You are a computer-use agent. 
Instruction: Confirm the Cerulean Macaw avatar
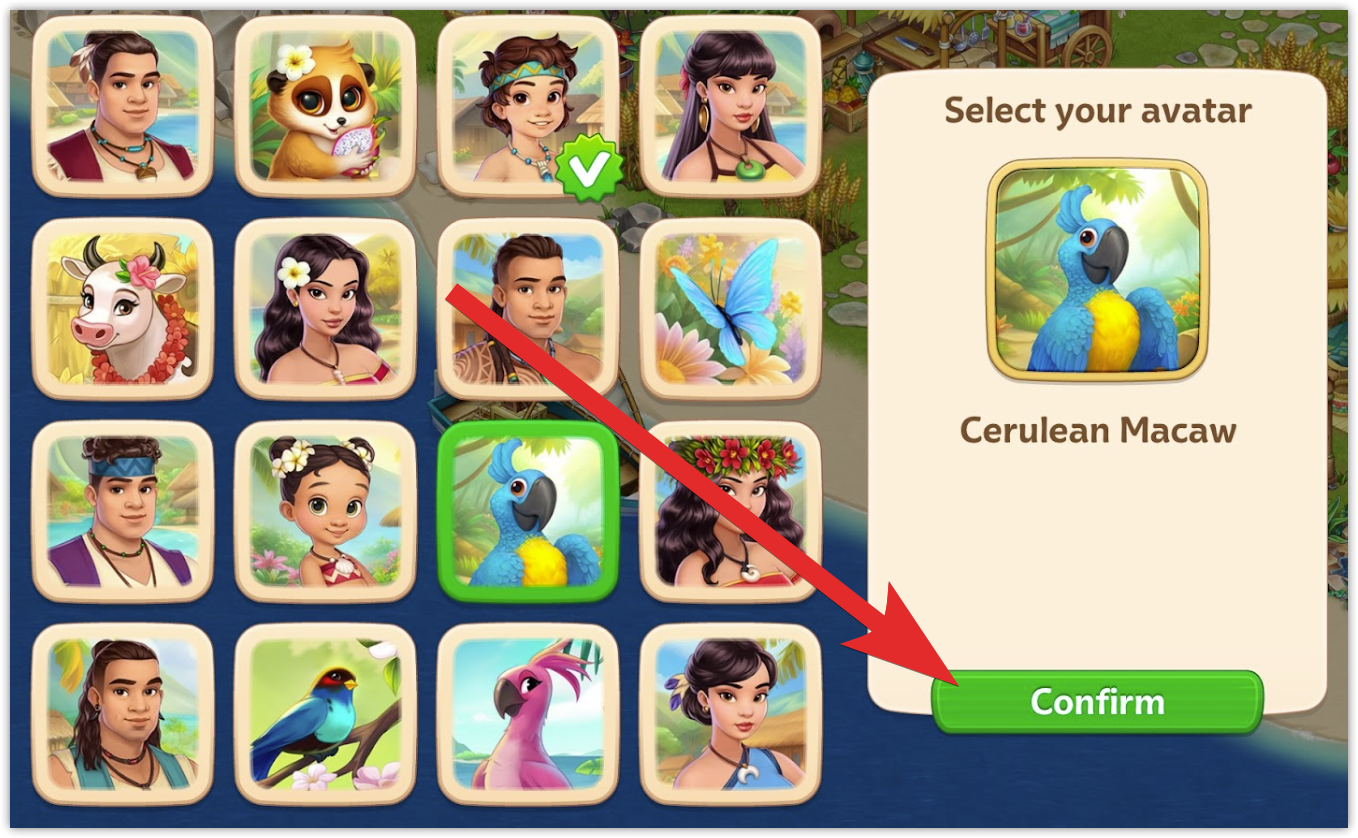coord(1097,701)
